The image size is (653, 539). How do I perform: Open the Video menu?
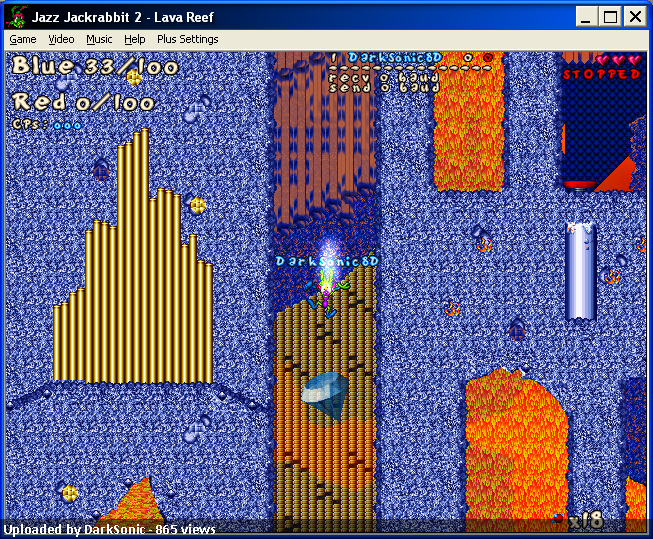click(x=61, y=39)
